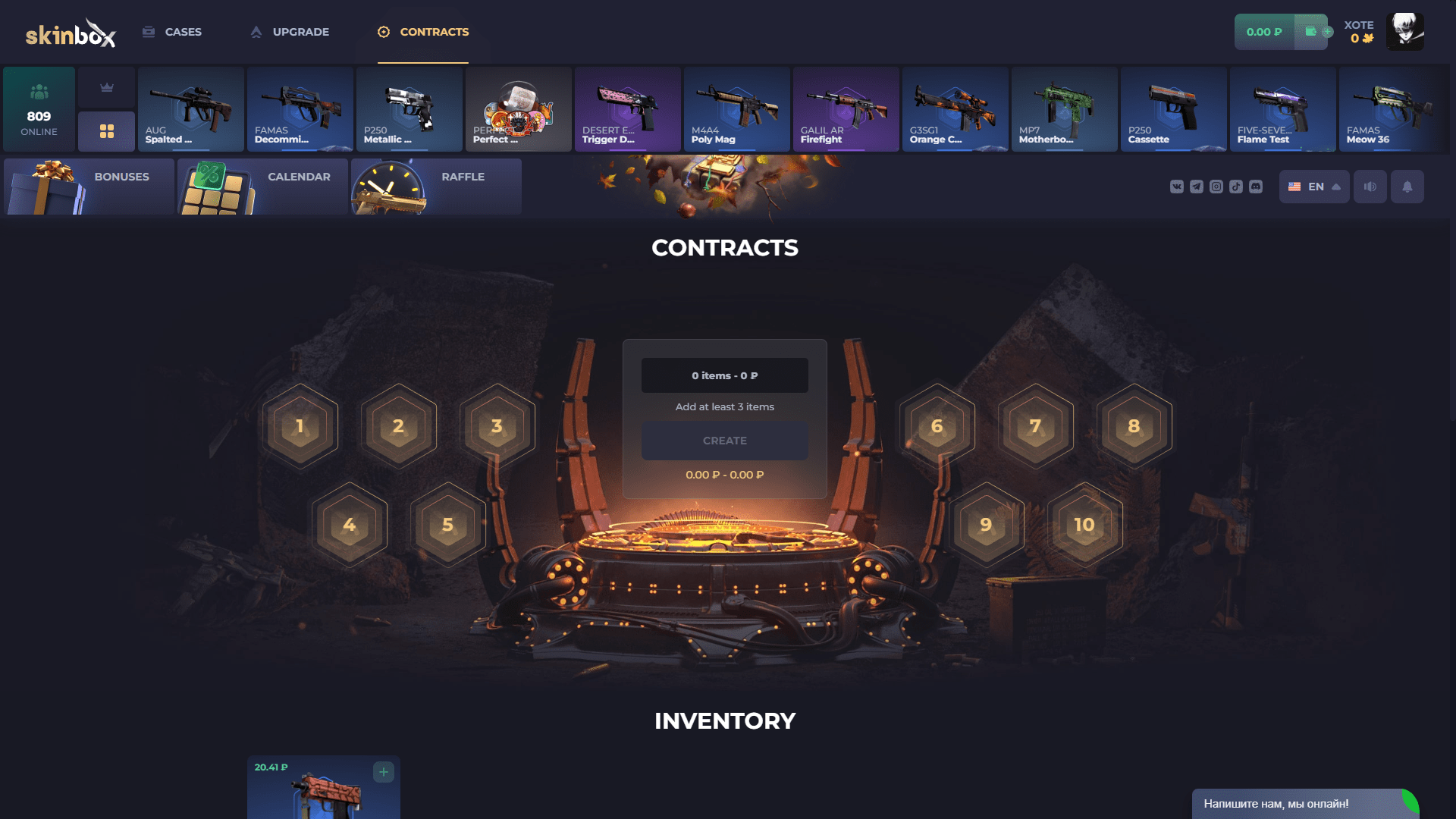Screen dimensions: 1456x819
Task: Mute site sounds with the speaker toggle
Action: point(1370,187)
